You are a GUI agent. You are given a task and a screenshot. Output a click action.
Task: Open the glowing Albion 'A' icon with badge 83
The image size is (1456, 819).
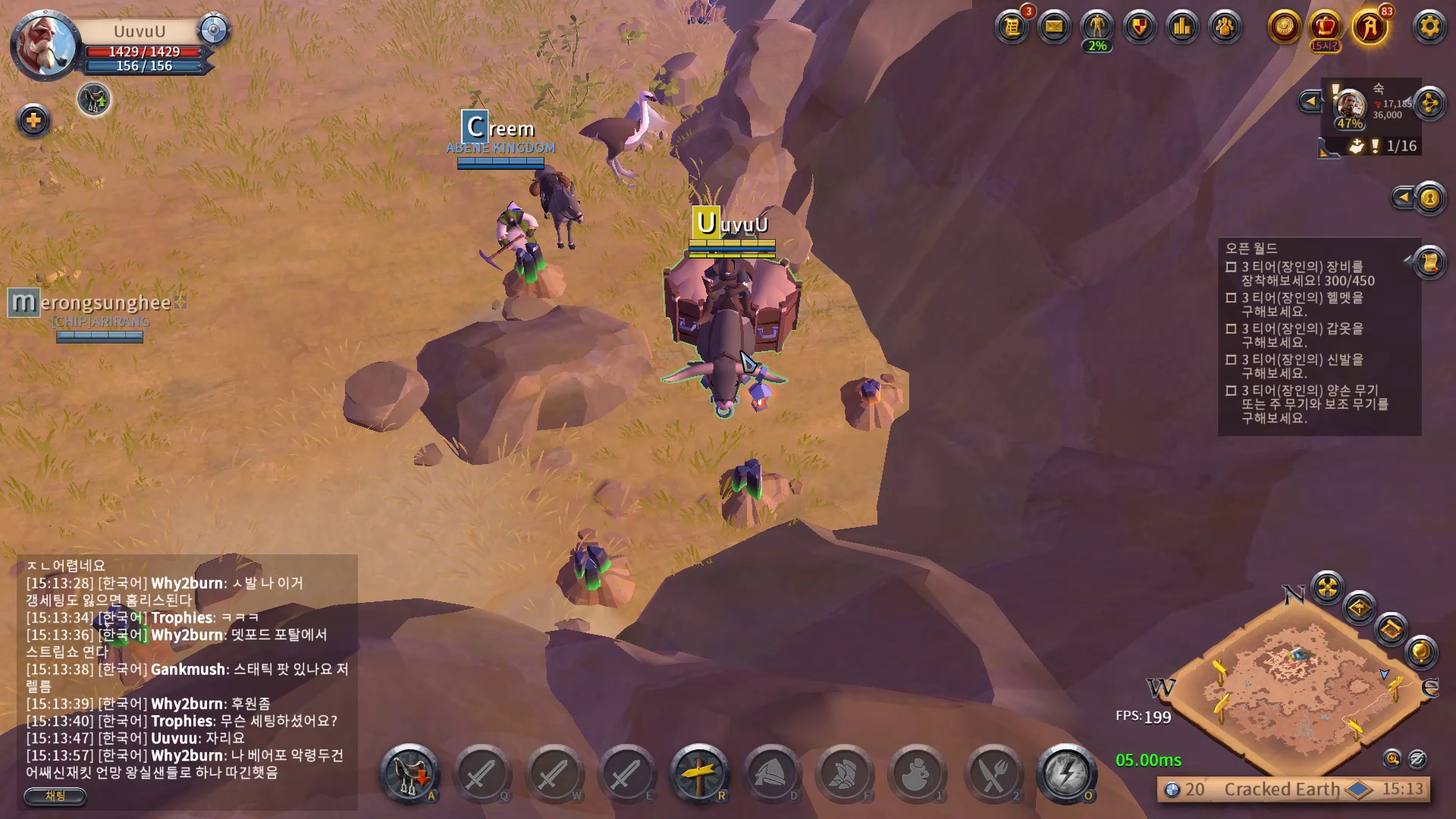tap(1370, 27)
